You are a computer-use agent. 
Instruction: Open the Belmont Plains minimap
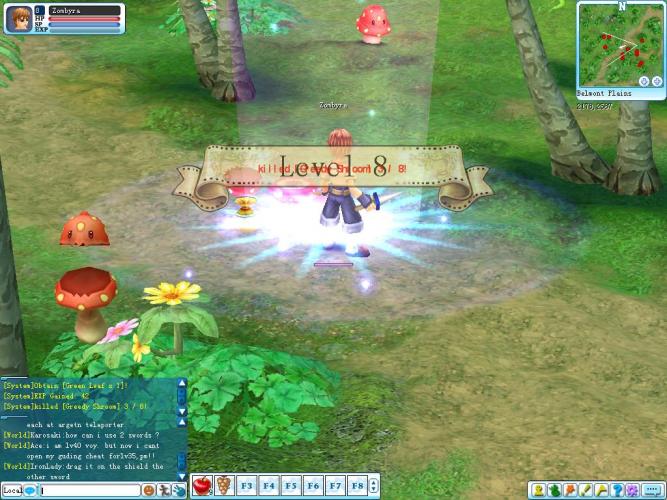point(619,43)
